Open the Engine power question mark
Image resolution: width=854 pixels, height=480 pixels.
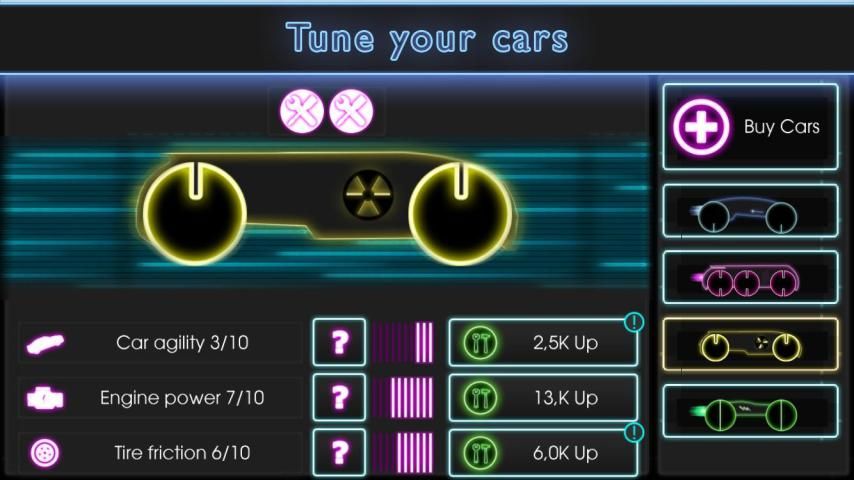tap(339, 398)
